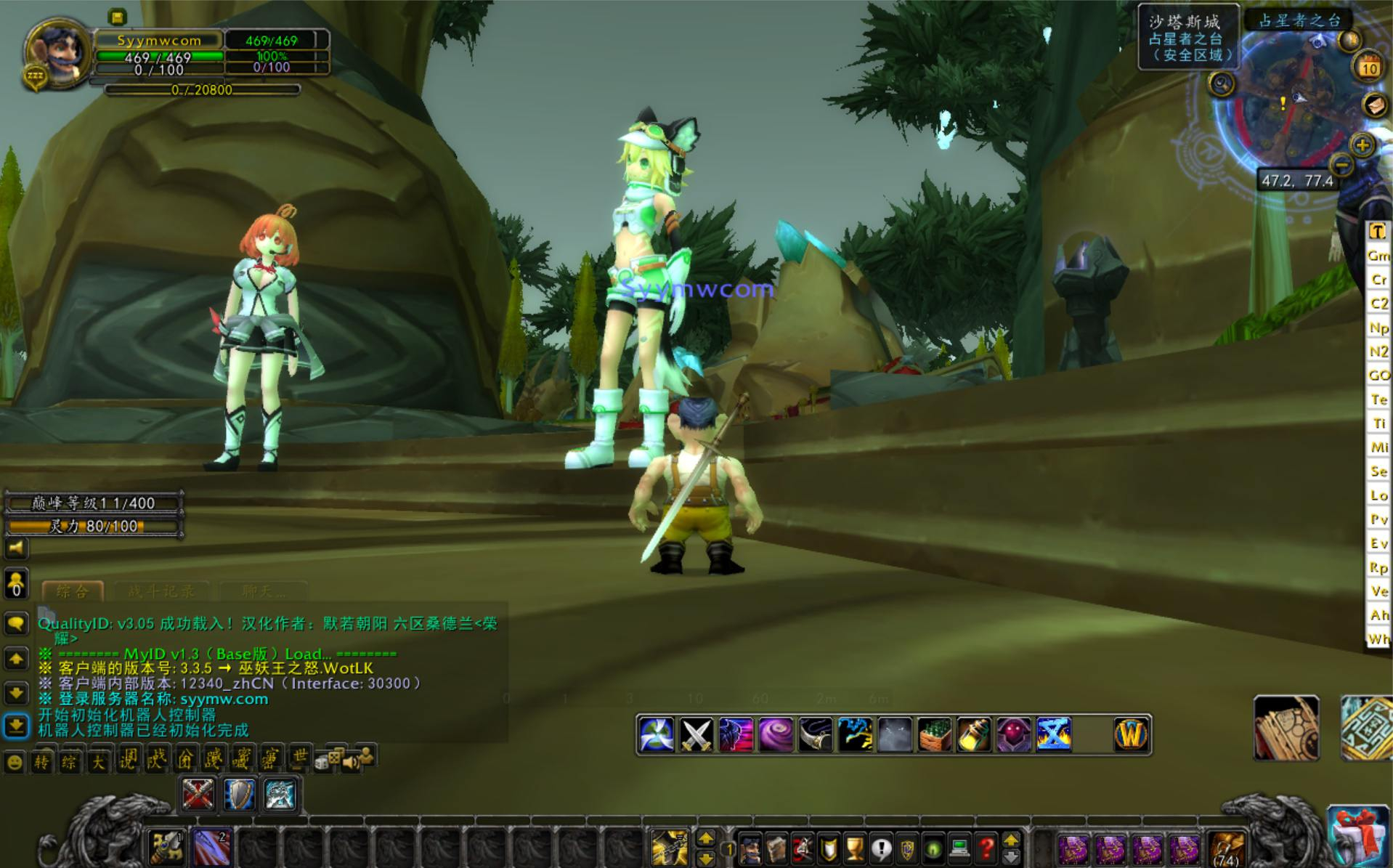Click the minimap zoom-in plus button
This screenshot has width=1393, height=868.
coord(1362,145)
